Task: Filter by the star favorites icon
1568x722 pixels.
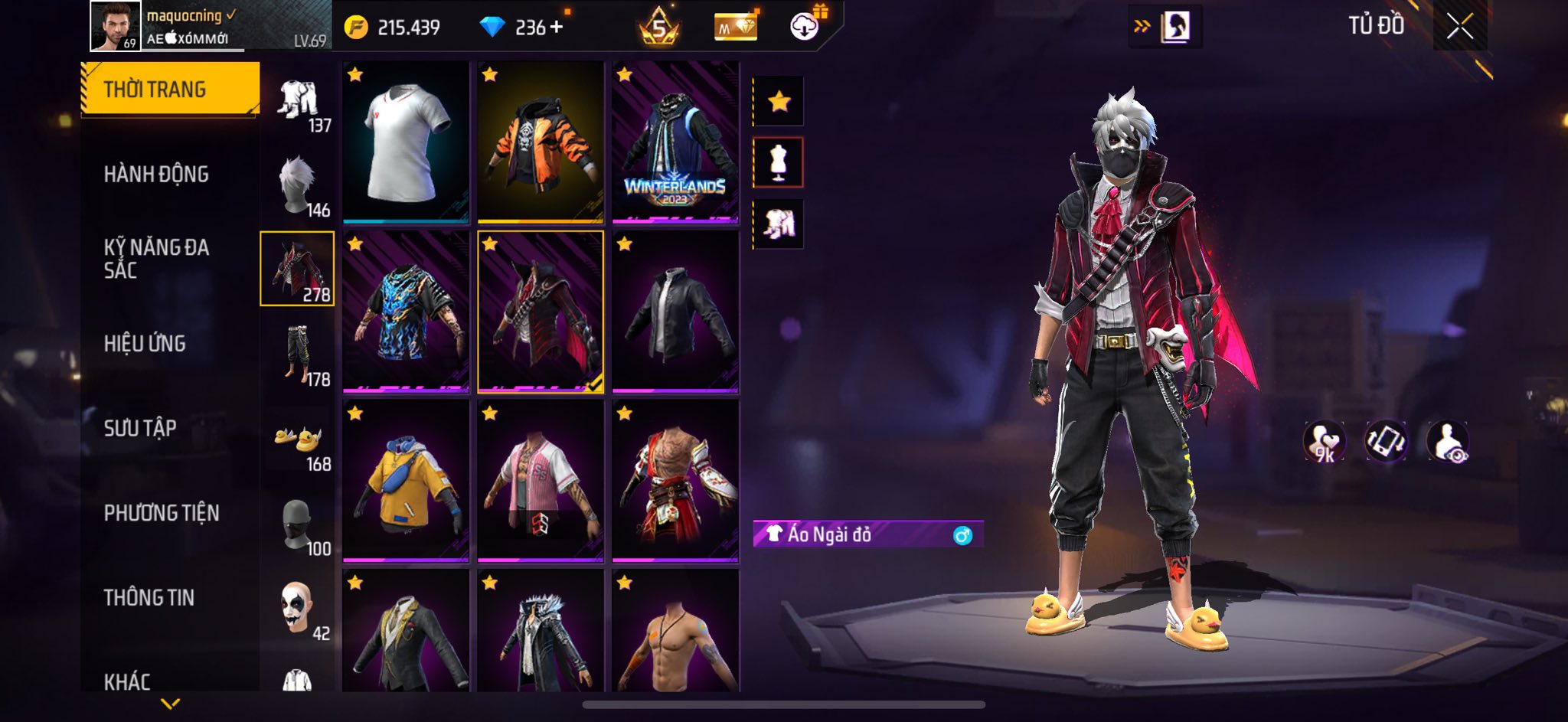Action: pyautogui.click(x=779, y=101)
